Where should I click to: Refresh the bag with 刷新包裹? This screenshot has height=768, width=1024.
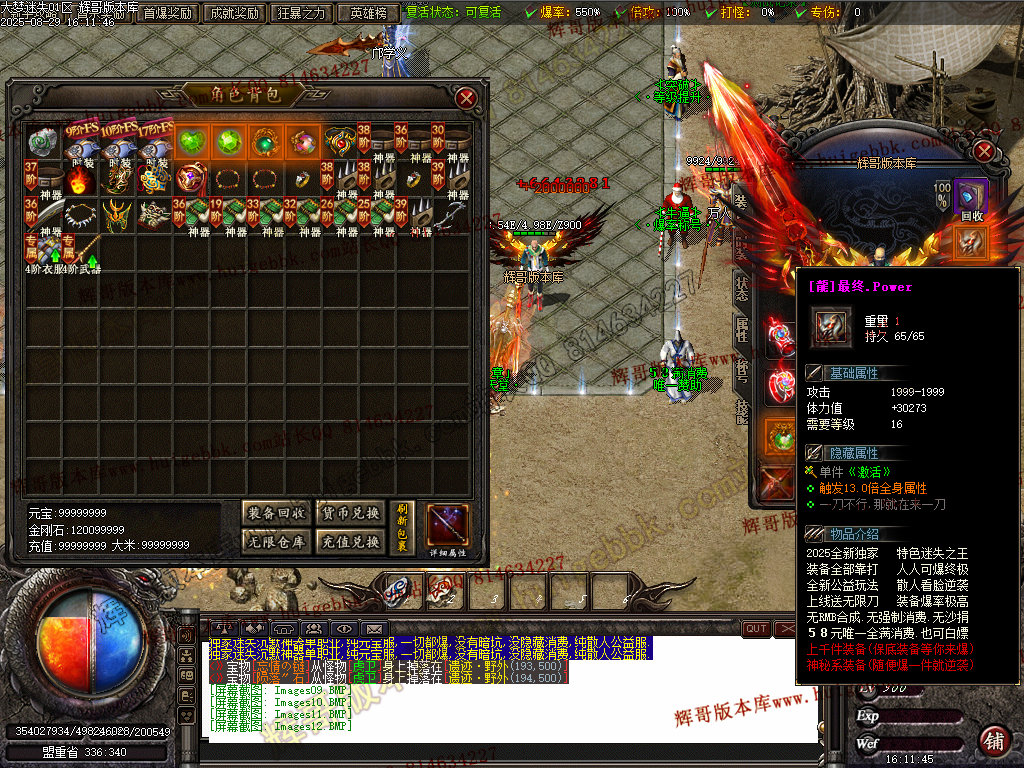pos(403,527)
